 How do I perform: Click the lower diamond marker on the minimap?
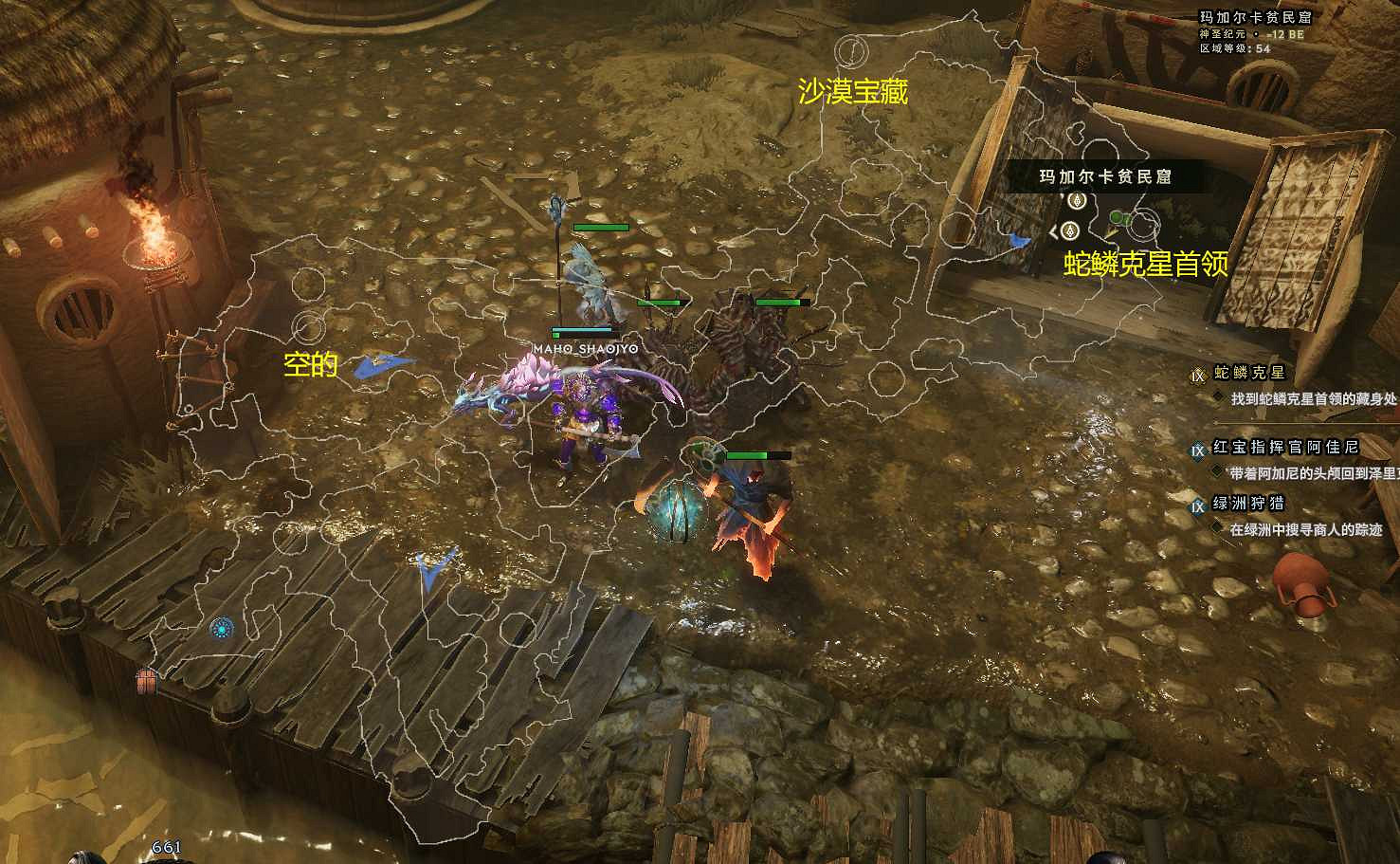click(x=1070, y=230)
